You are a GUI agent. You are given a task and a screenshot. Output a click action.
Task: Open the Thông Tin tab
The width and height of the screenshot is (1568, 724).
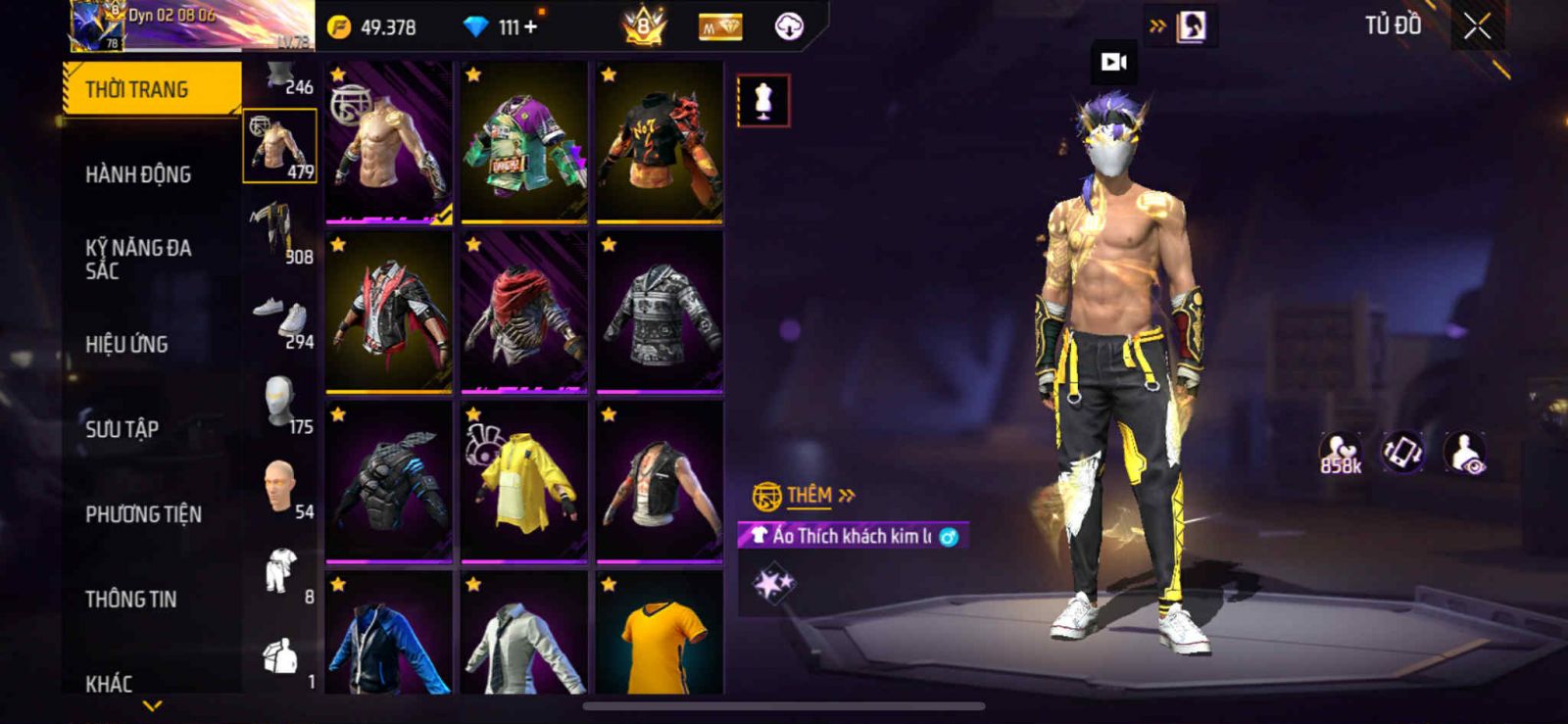click(131, 599)
